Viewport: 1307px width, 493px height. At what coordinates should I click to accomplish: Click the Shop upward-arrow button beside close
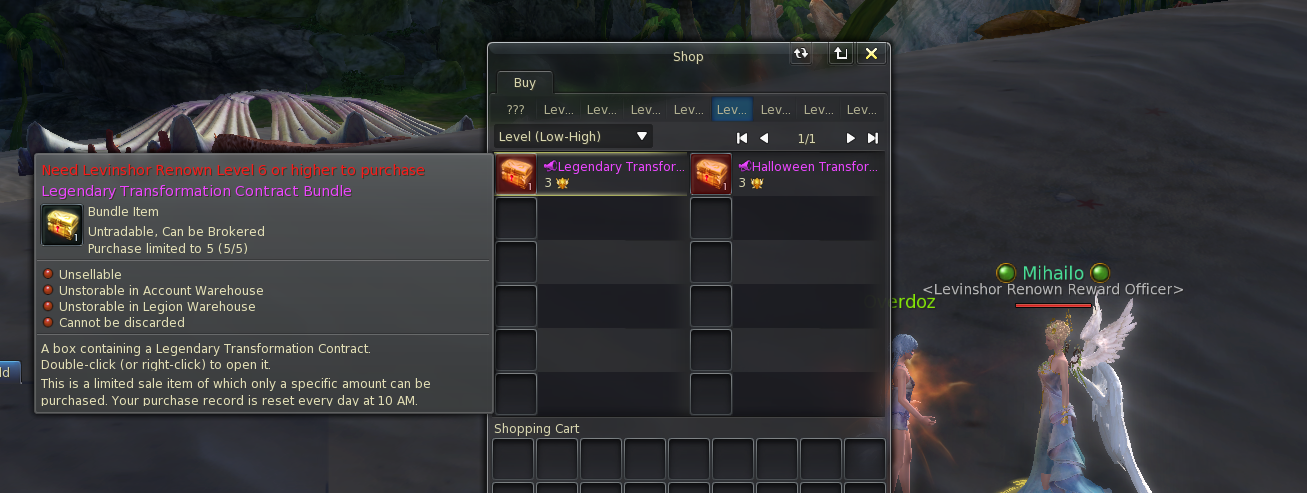pos(841,54)
